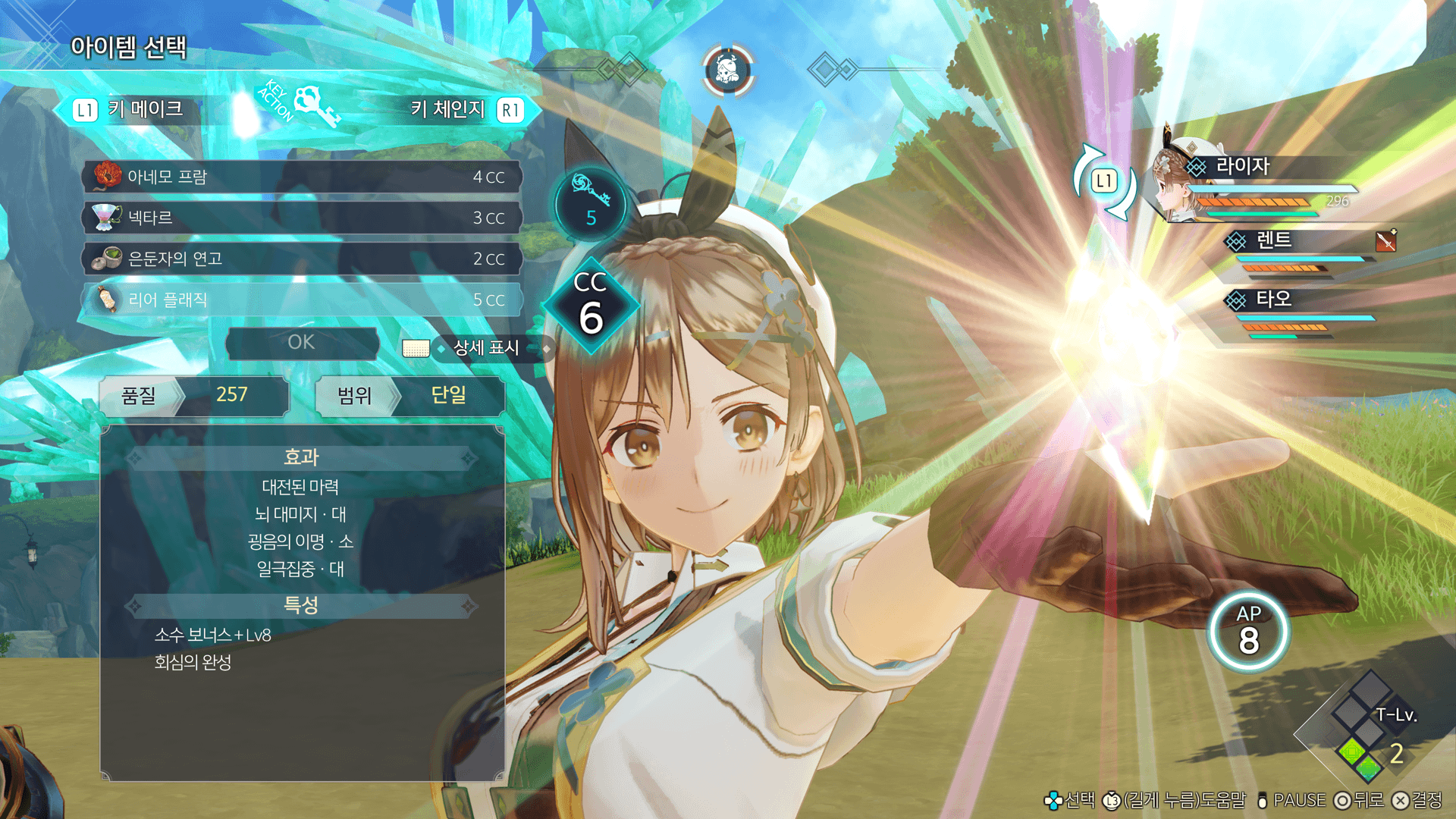The image size is (1456, 819).
Task: Confirm the selection with the OK button
Action: tap(302, 343)
